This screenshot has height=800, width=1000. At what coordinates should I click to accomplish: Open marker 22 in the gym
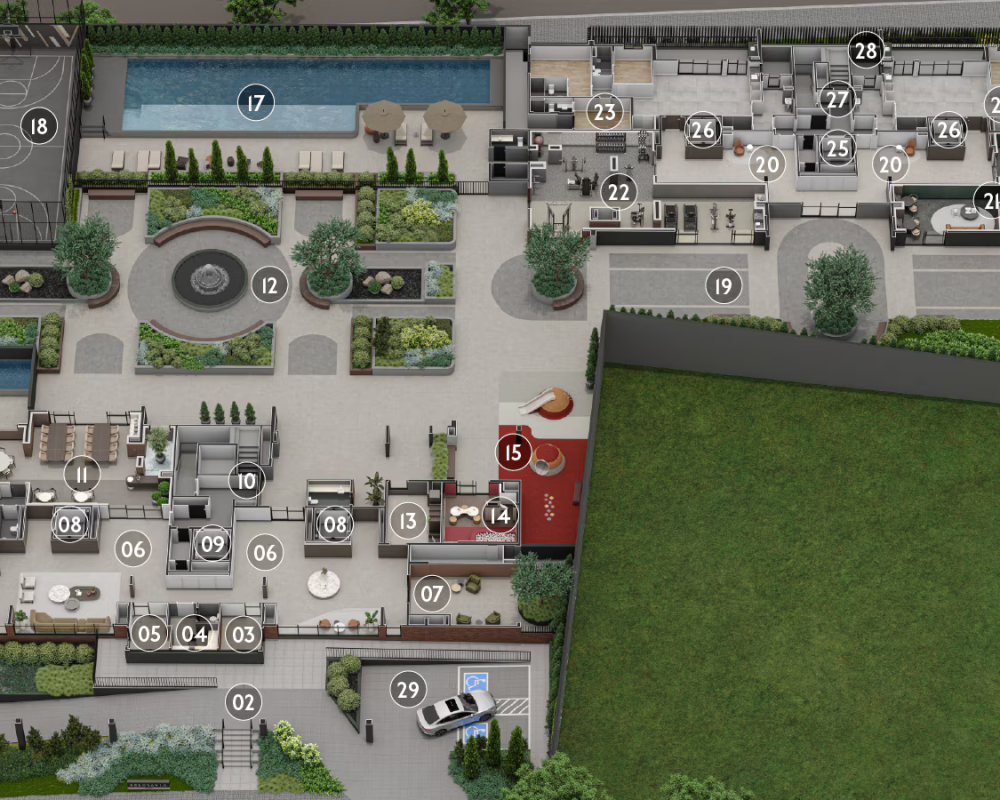[x=620, y=190]
